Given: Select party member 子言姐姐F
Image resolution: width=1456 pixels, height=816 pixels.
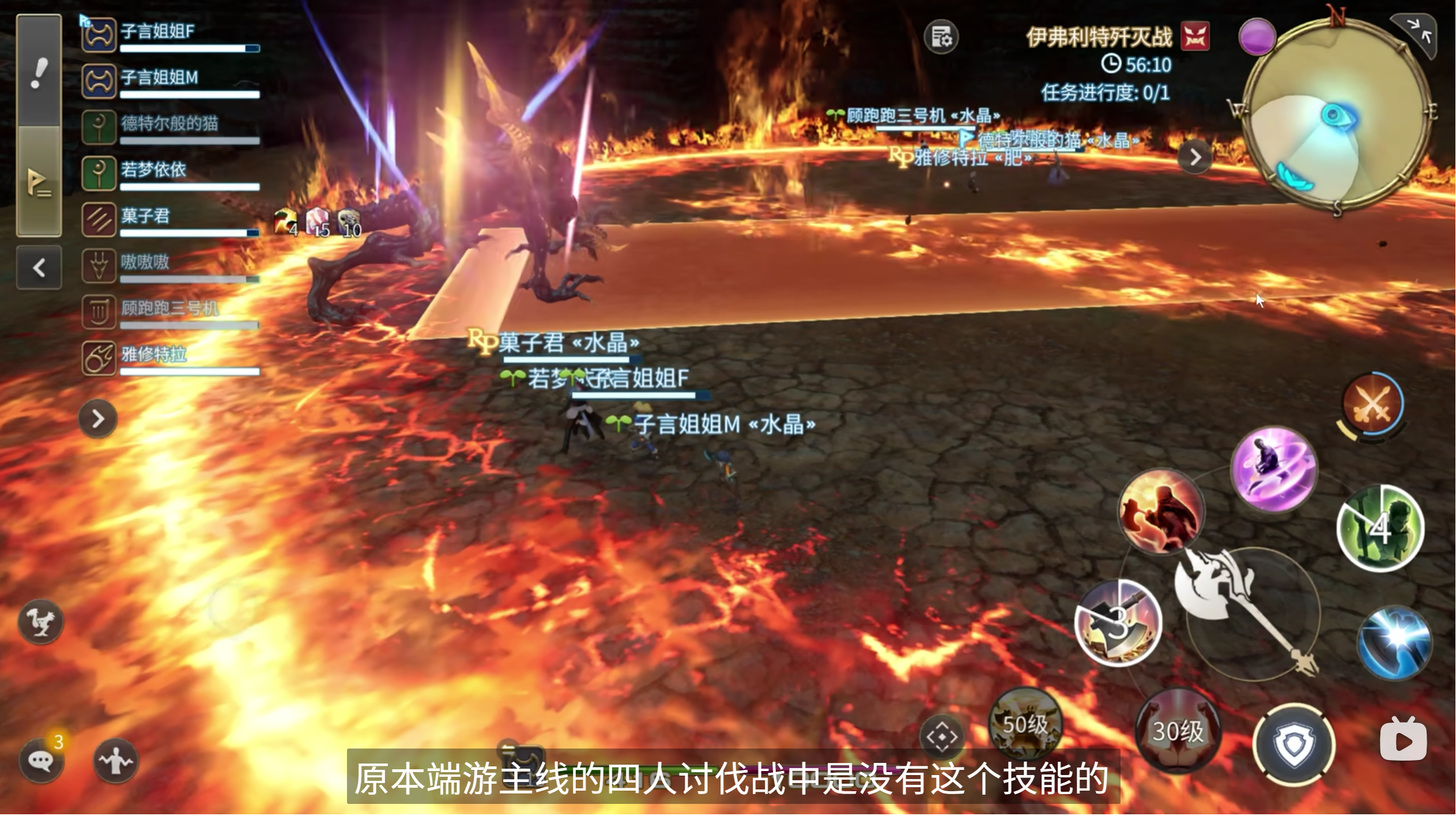Looking at the screenshot, I should click(171, 36).
